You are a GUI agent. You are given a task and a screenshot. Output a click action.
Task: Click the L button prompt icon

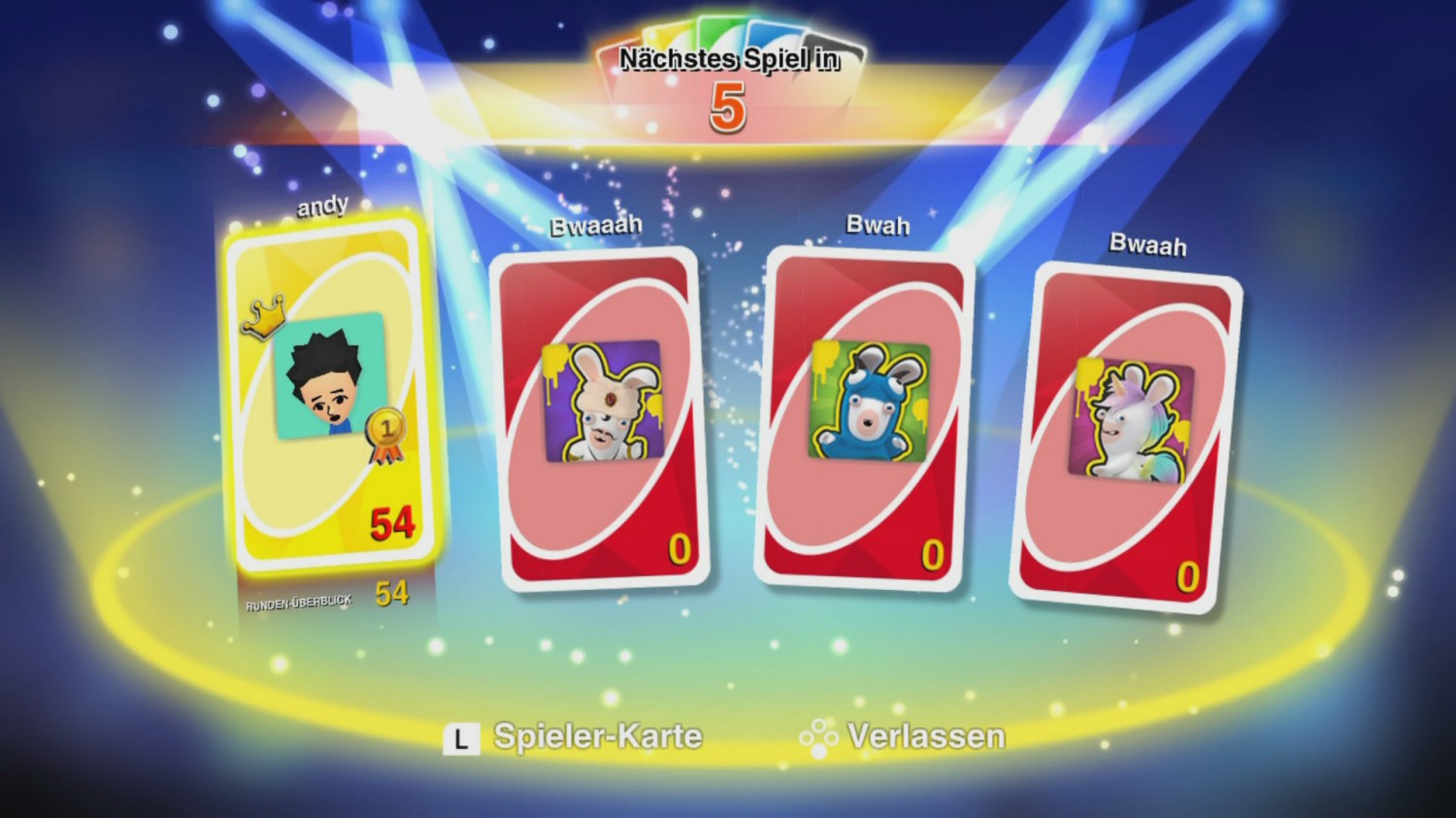point(460,737)
